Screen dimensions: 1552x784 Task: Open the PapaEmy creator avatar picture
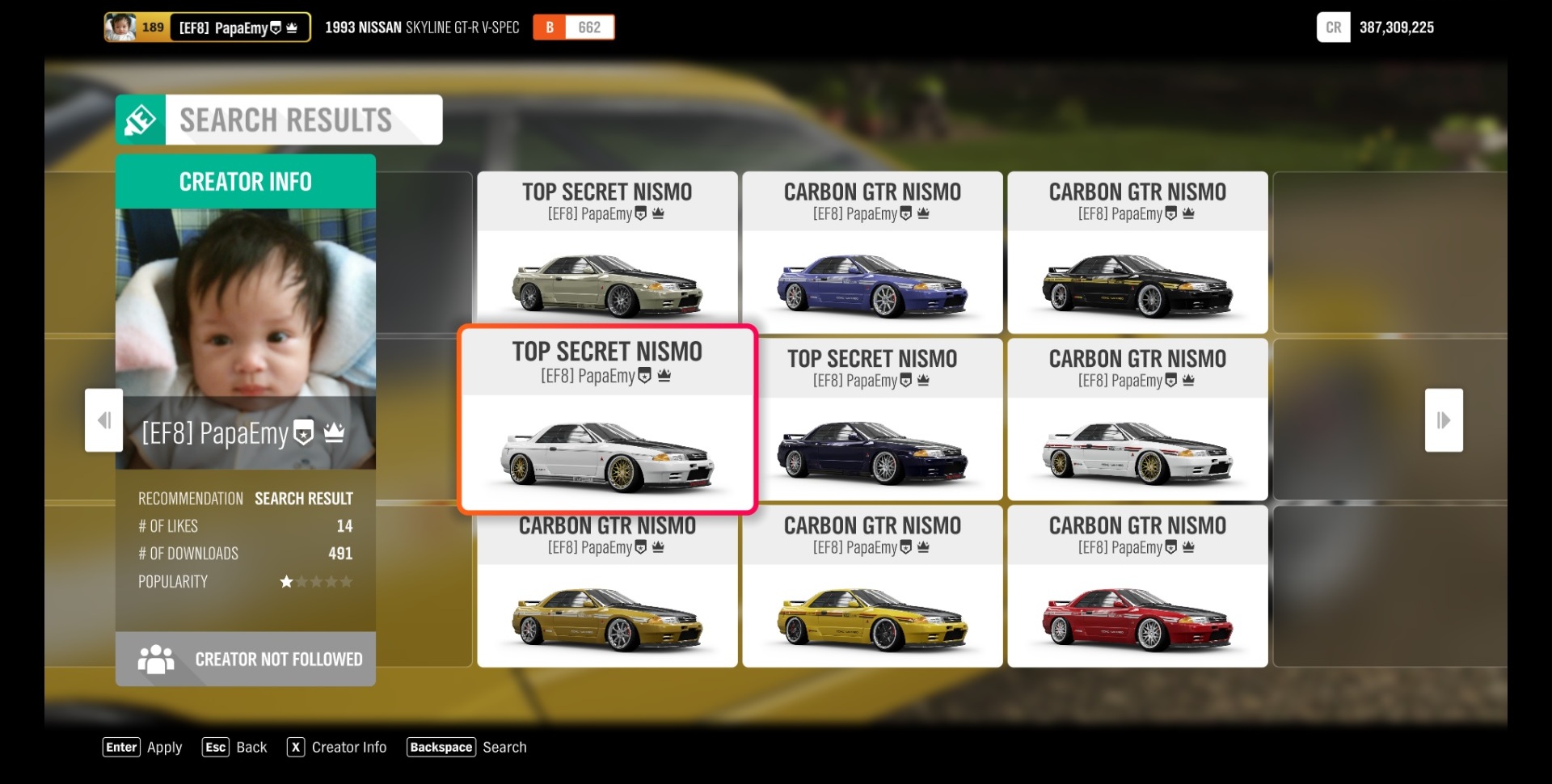[x=246, y=315]
